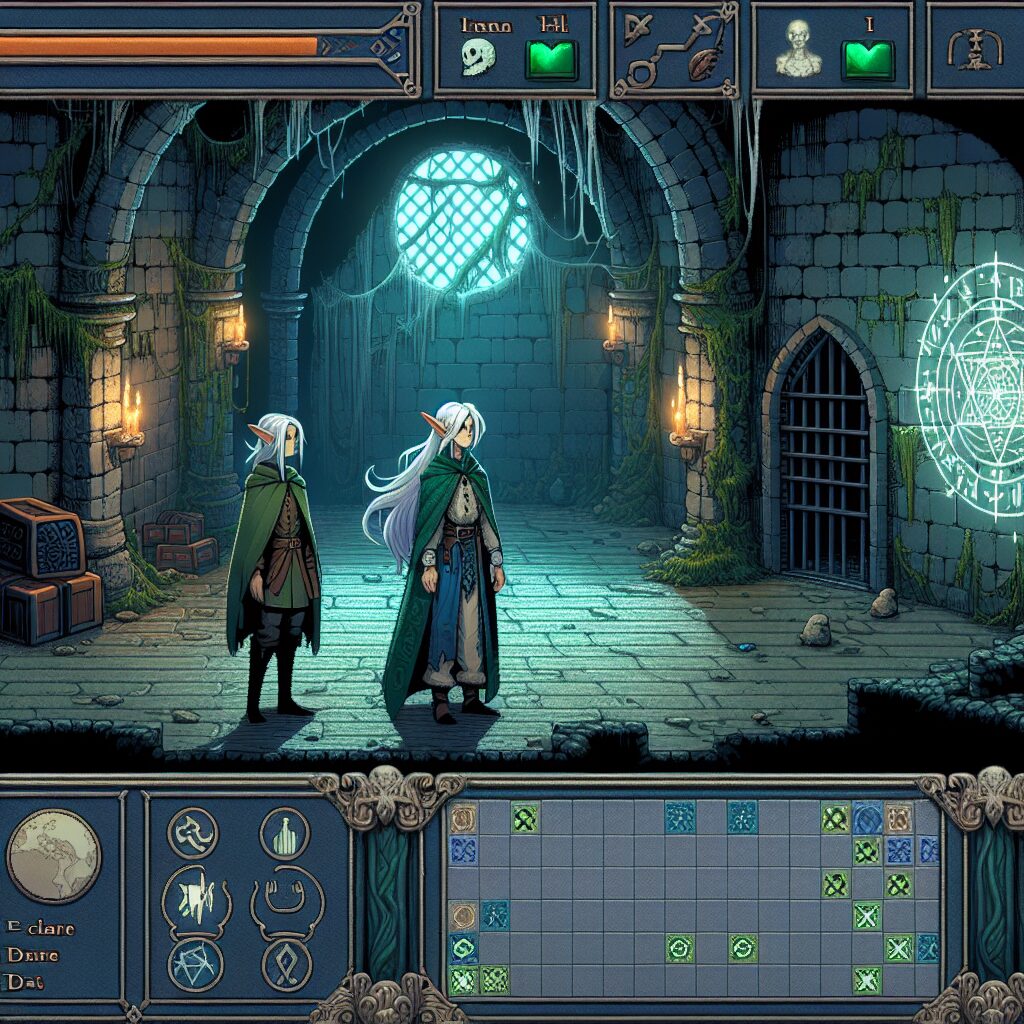Trigger the pale slash burst ability
This screenshot has width=1024, height=1024.
click(195, 895)
